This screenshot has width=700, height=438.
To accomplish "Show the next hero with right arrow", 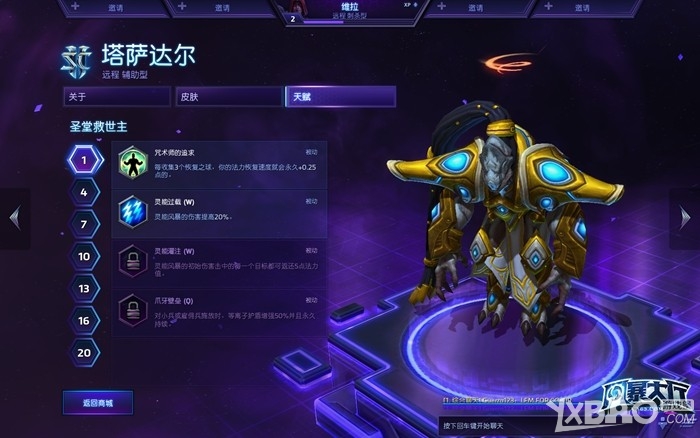I will point(686,217).
